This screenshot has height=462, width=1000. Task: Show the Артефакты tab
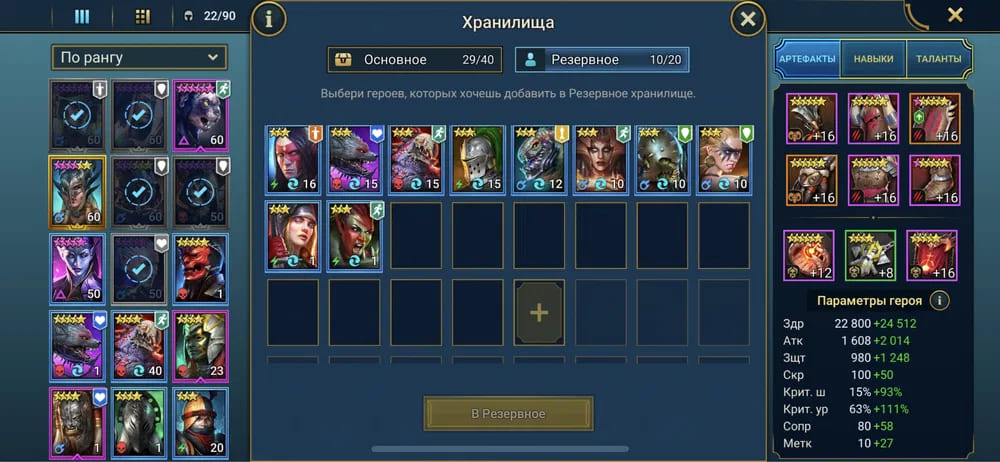point(807,59)
